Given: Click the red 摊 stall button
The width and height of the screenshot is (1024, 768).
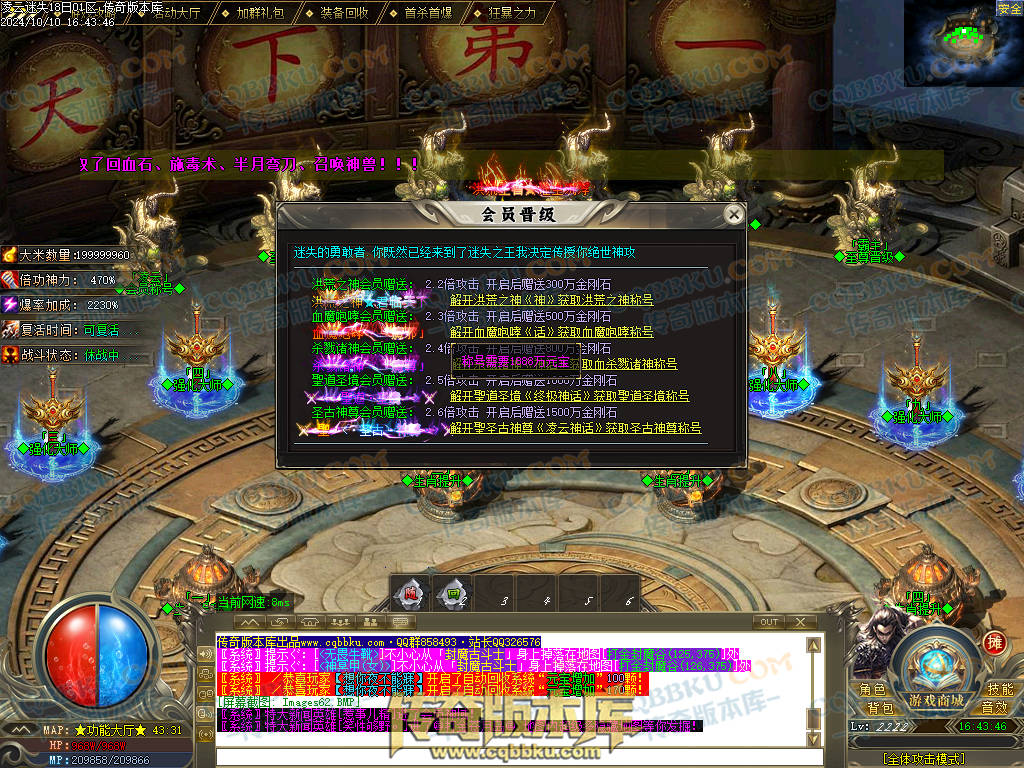Looking at the screenshot, I should click(x=993, y=641).
